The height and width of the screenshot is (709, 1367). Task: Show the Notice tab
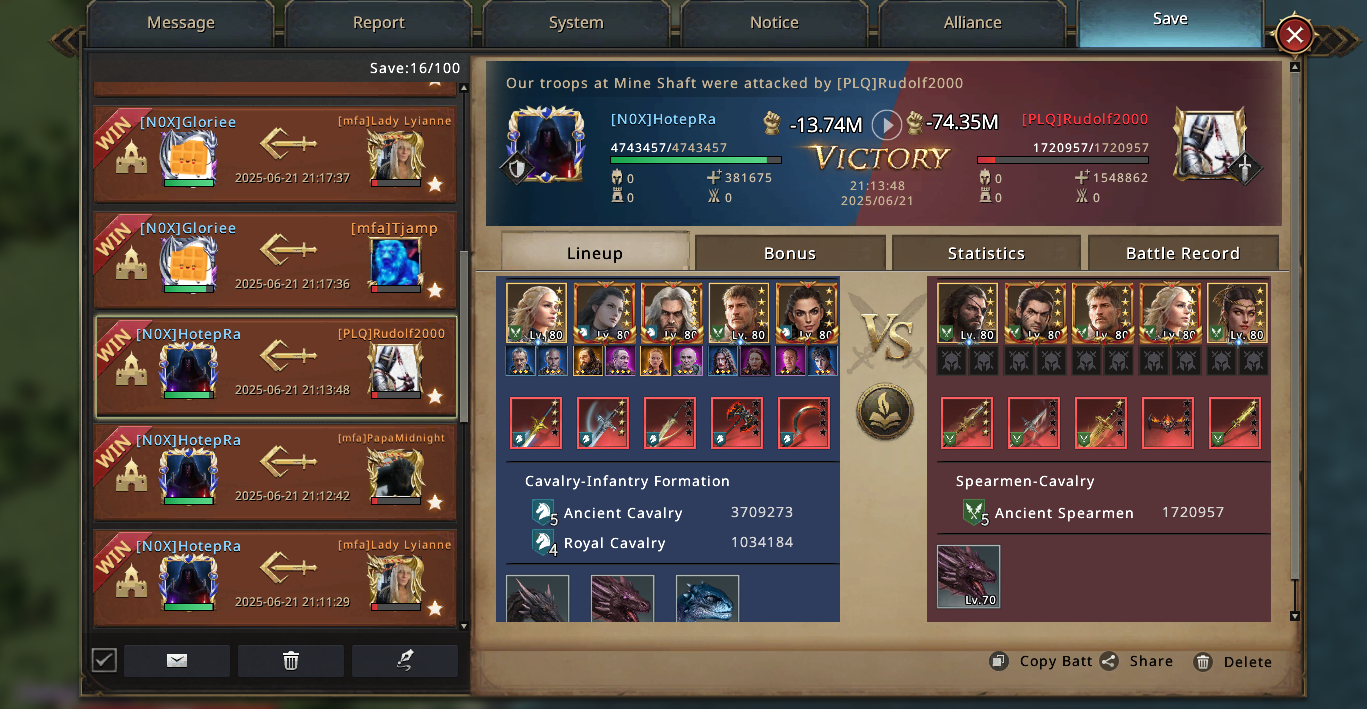pyautogui.click(x=774, y=22)
